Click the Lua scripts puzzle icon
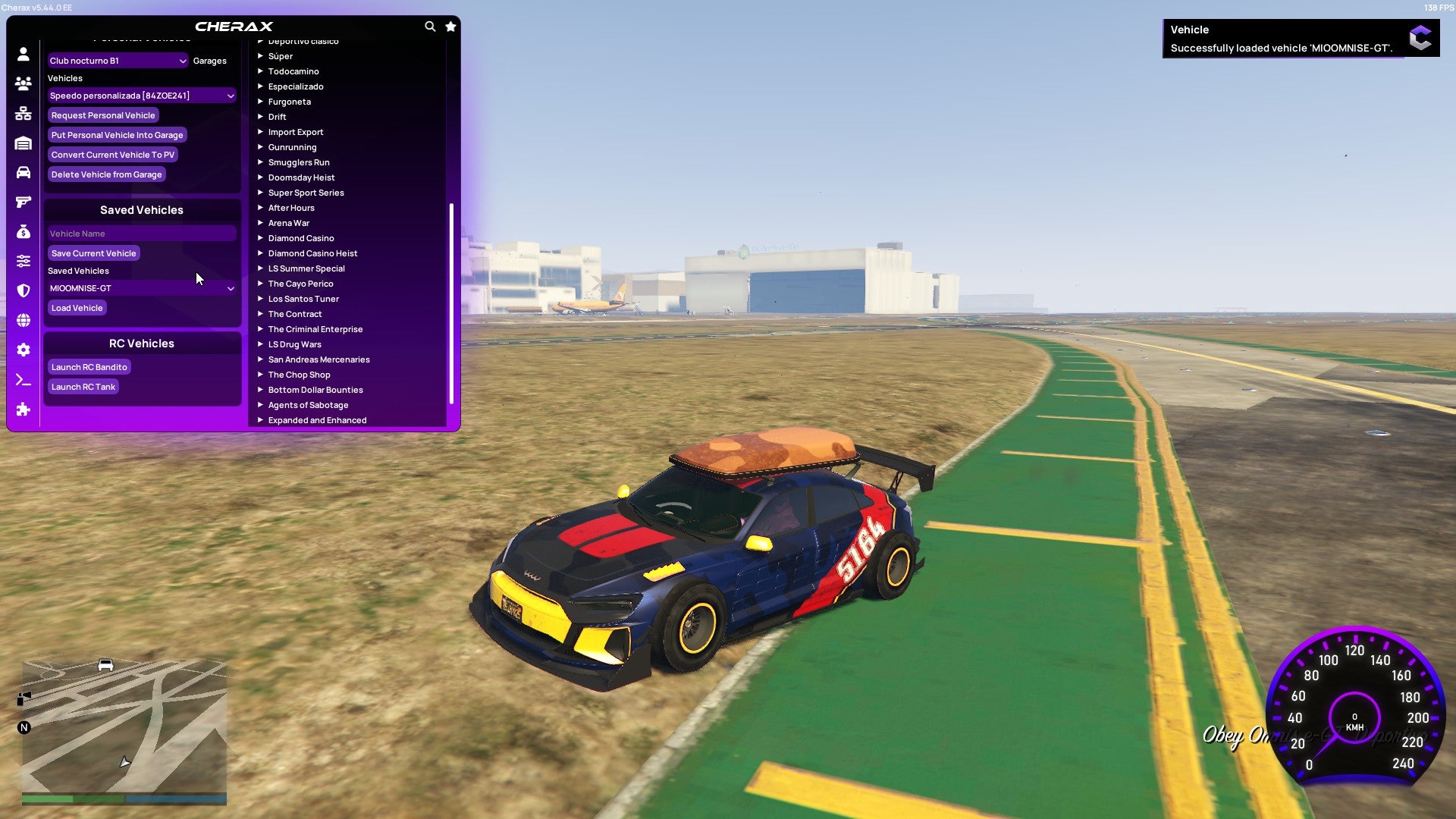Viewport: 1456px width, 819px height. (23, 410)
